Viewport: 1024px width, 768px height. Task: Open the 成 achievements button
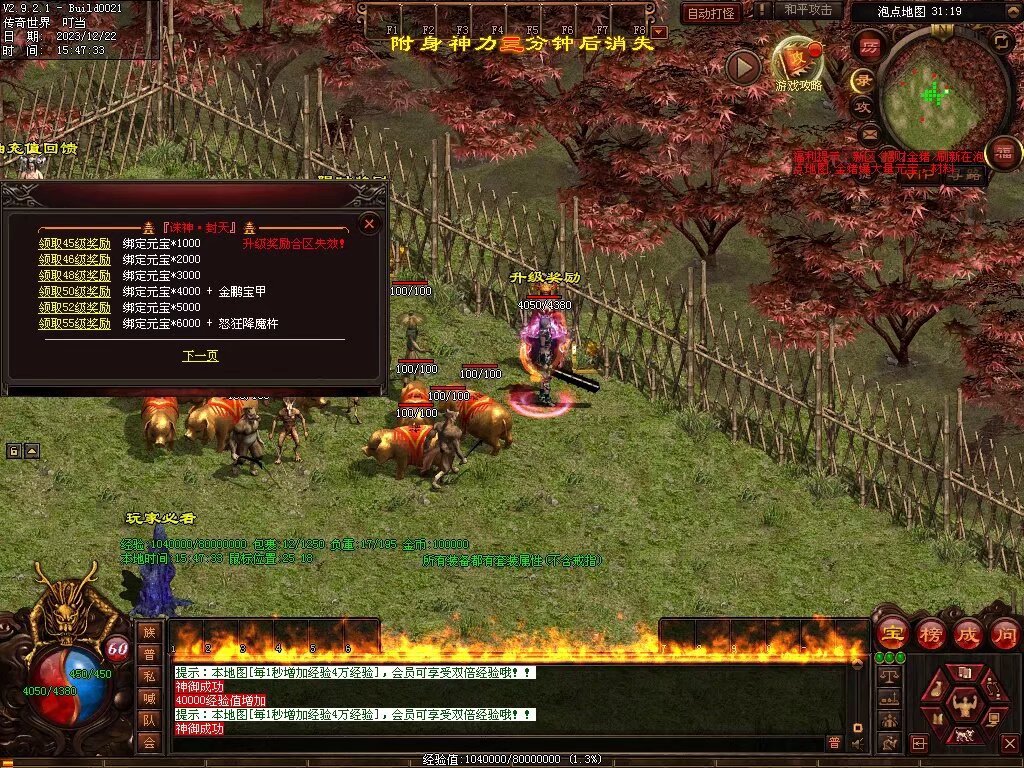[x=968, y=633]
